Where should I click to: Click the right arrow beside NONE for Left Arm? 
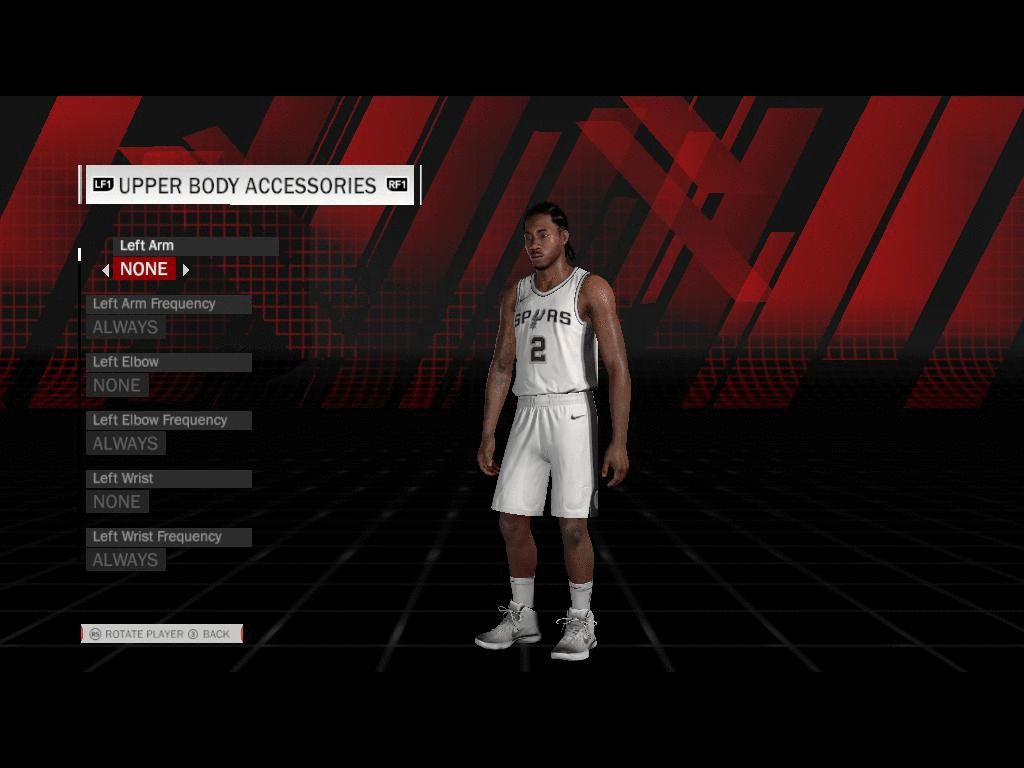pyautogui.click(x=186, y=270)
